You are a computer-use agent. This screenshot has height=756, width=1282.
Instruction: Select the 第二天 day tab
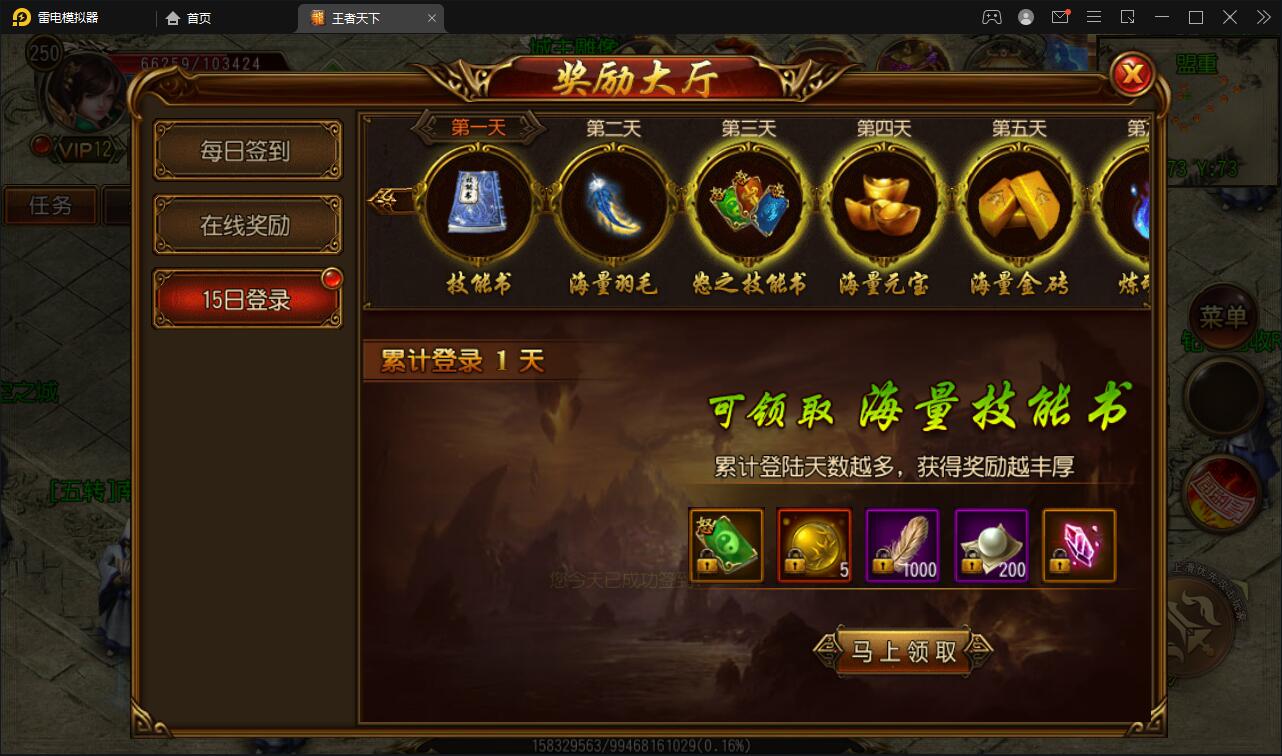pos(612,128)
